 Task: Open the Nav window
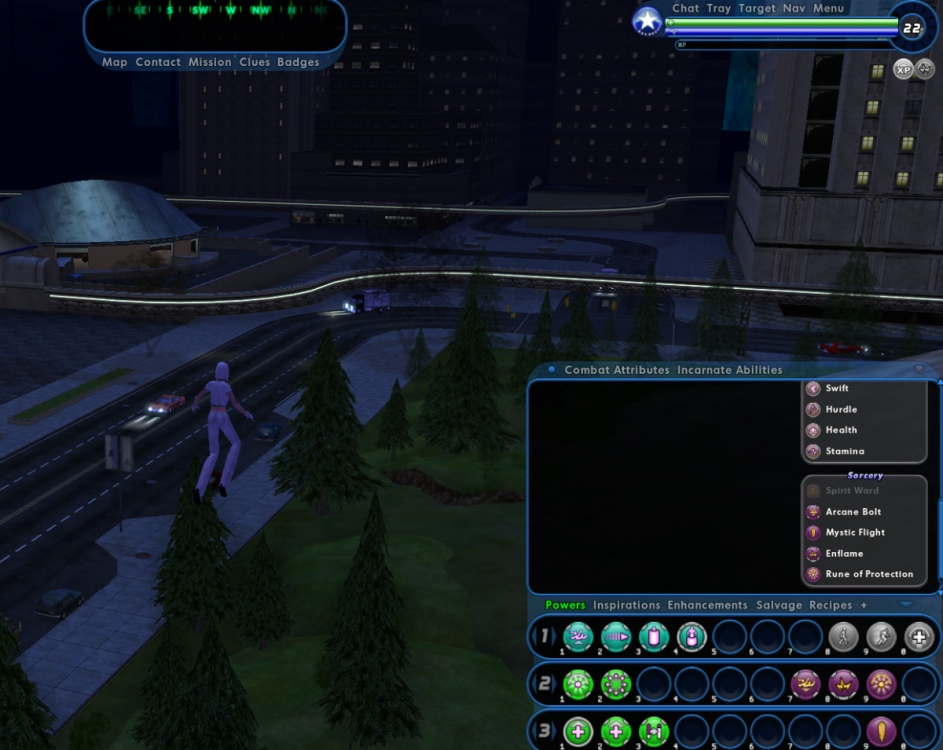pyautogui.click(x=794, y=8)
